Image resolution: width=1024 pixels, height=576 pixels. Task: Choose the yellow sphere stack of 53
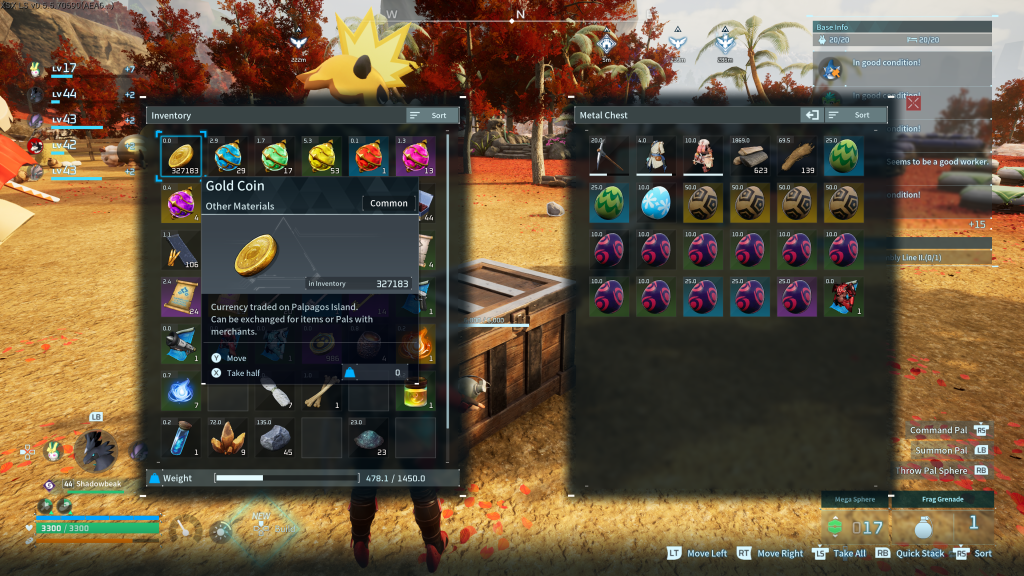click(x=322, y=156)
